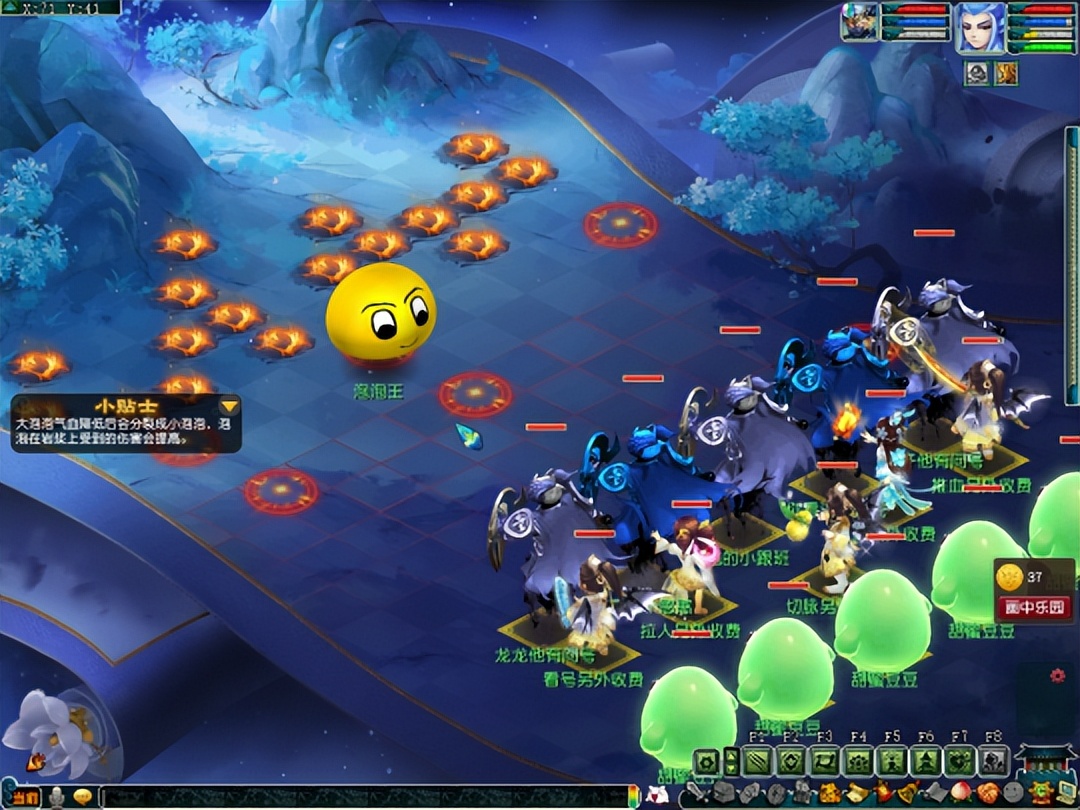Select the pet portrait at top
The width and height of the screenshot is (1080, 810).
point(858,23)
